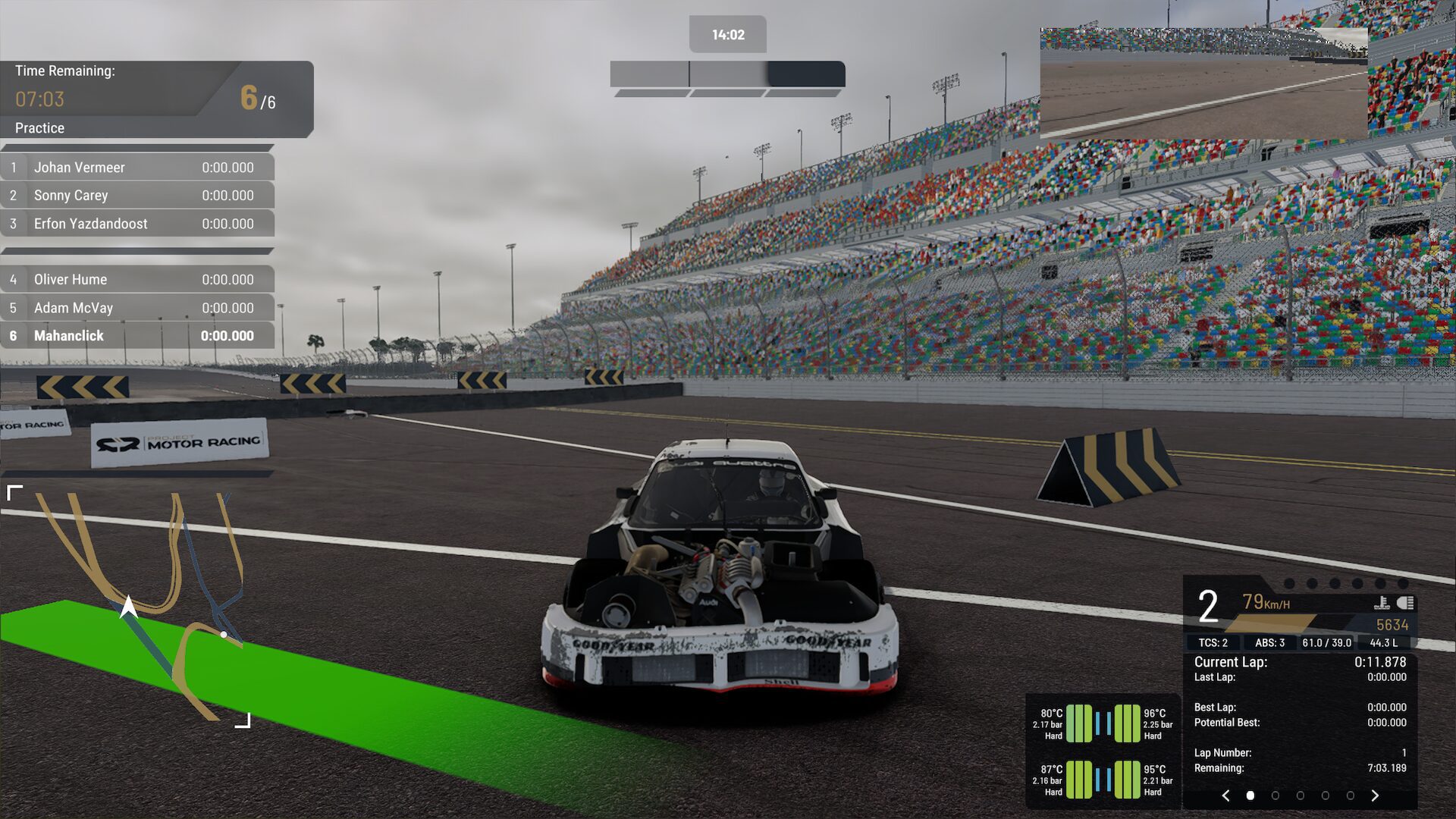Image resolution: width=1456 pixels, height=819 pixels.
Task: Click the gear indicator showing 2
Action: point(1208,605)
